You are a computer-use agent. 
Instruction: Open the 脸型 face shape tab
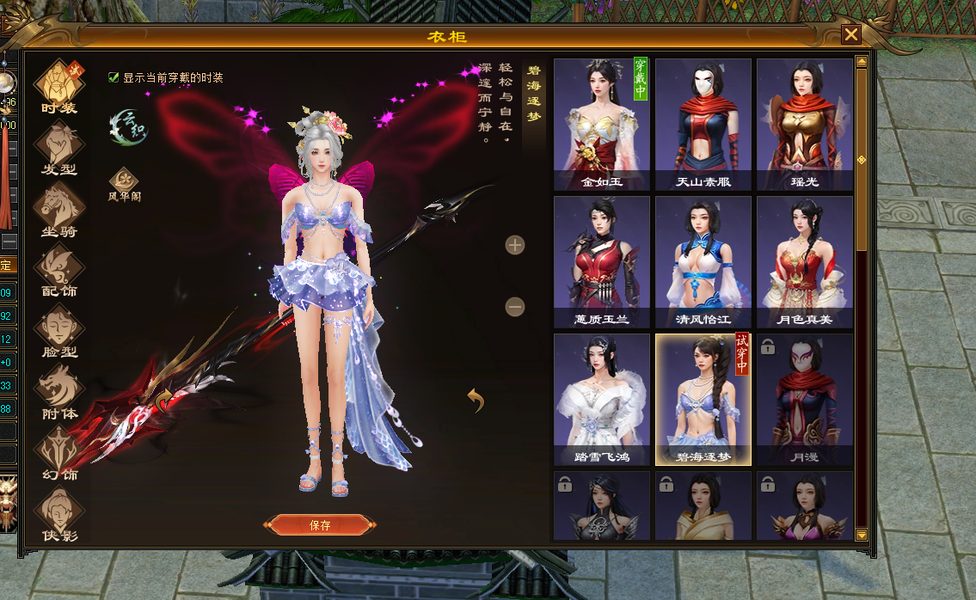click(59, 330)
